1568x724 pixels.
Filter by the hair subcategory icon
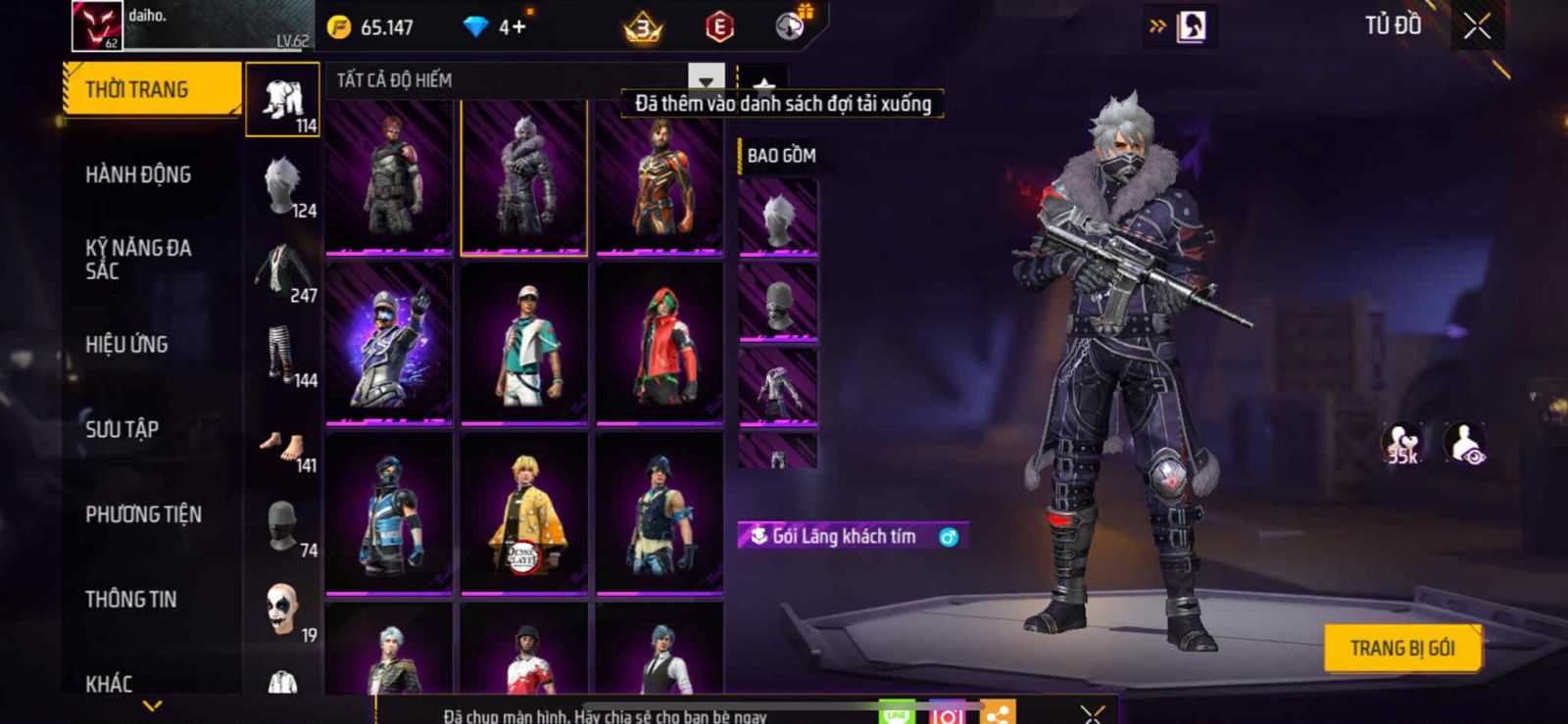[283, 186]
